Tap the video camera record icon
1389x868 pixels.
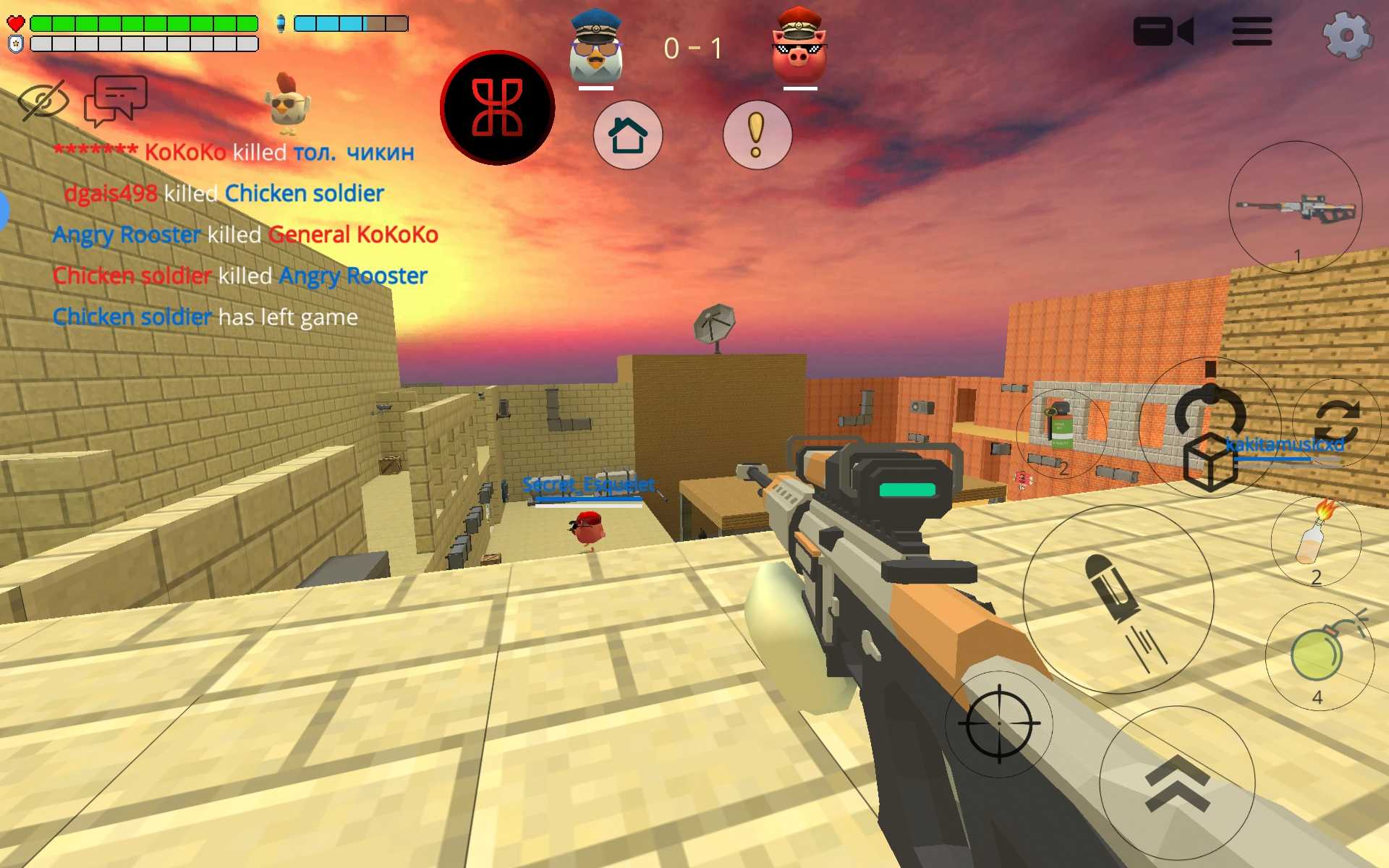(x=1163, y=32)
